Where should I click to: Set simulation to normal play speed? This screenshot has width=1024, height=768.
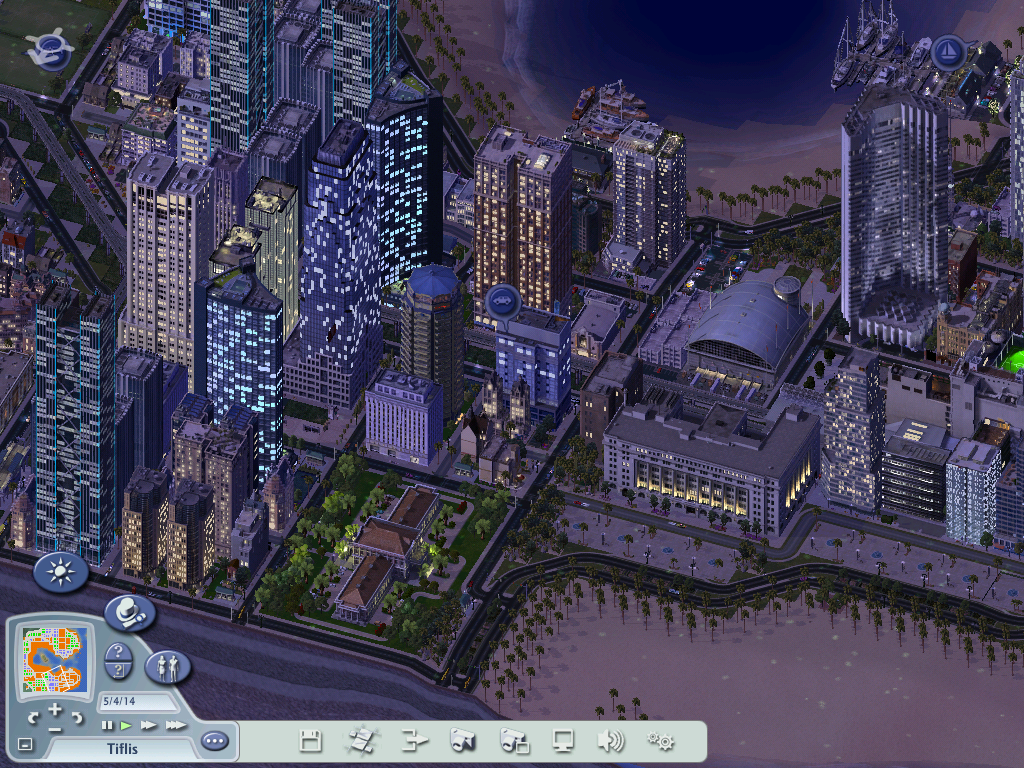point(127,725)
